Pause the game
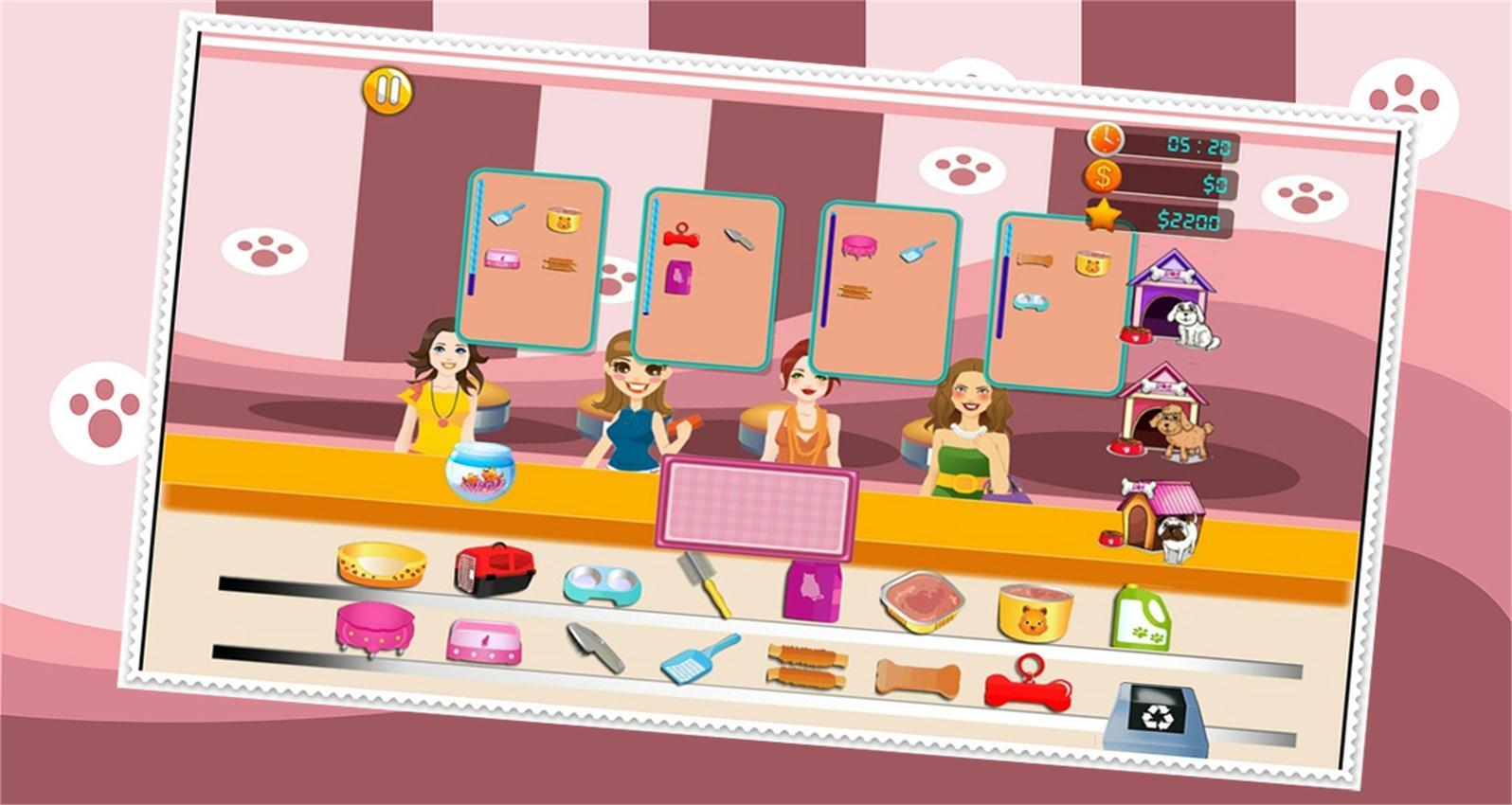 point(388,91)
